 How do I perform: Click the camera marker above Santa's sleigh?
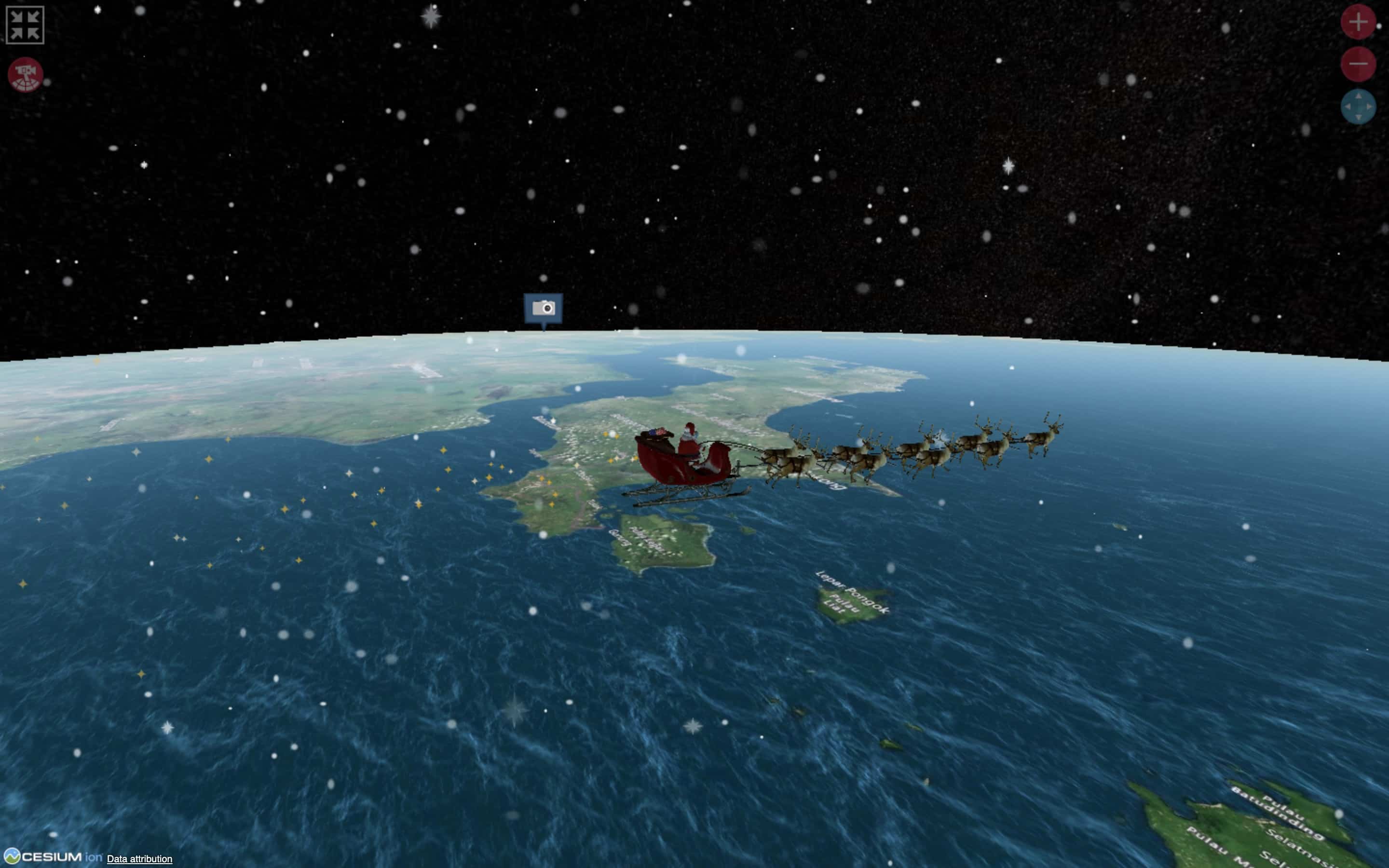click(x=543, y=308)
